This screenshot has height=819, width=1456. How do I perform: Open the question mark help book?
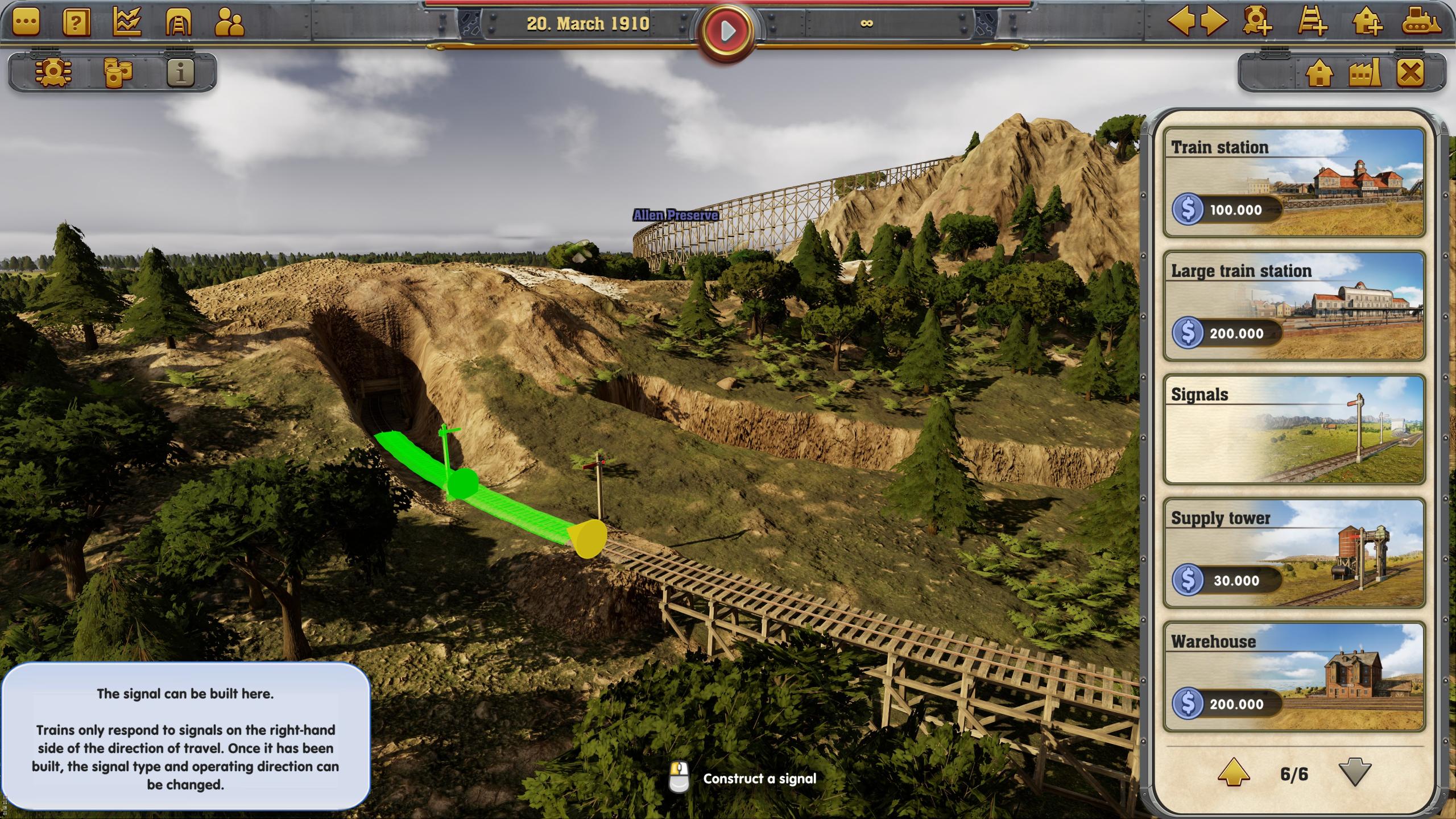pyautogui.click(x=76, y=23)
